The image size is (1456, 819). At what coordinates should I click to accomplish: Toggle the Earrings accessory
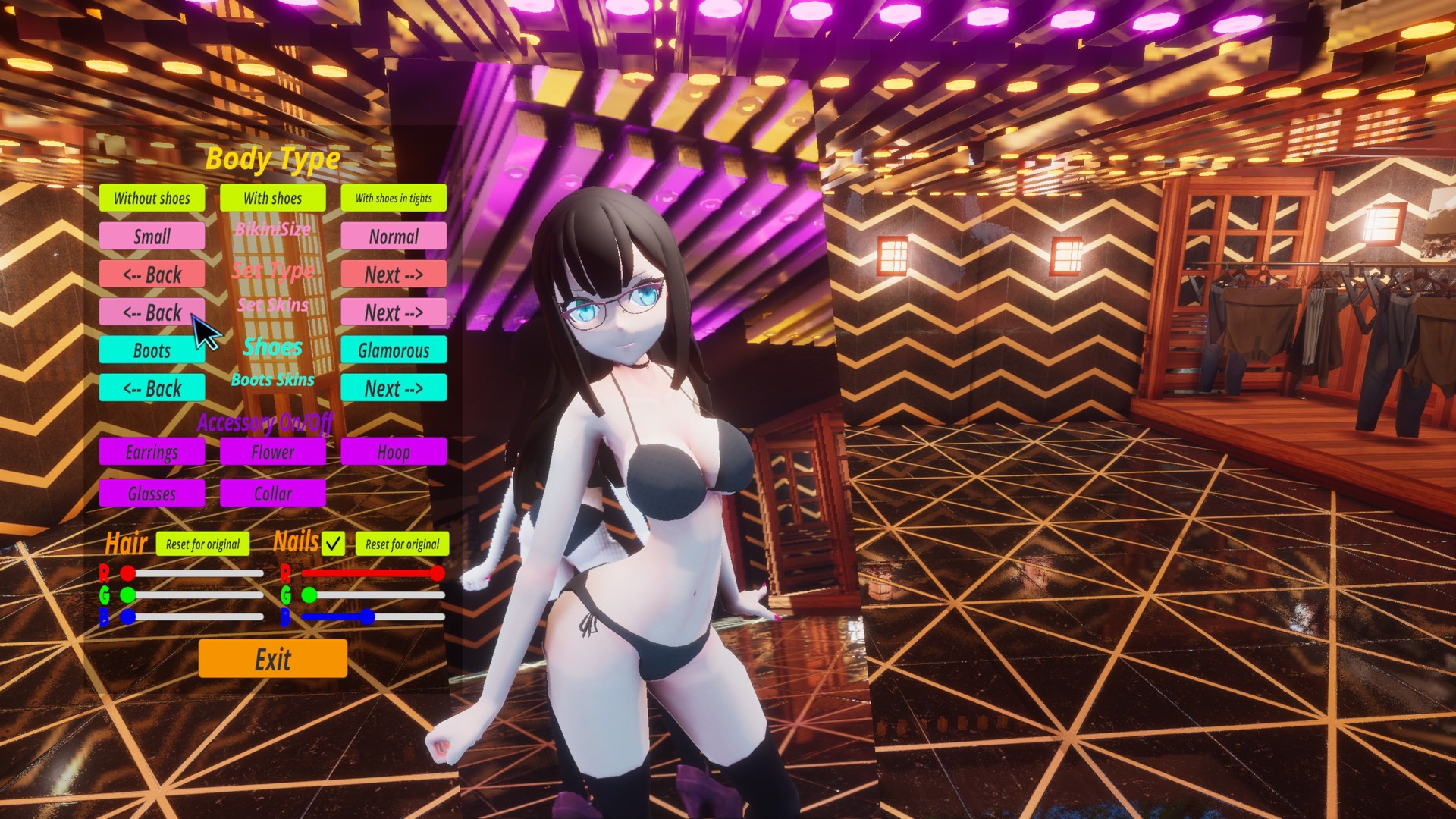tap(151, 452)
